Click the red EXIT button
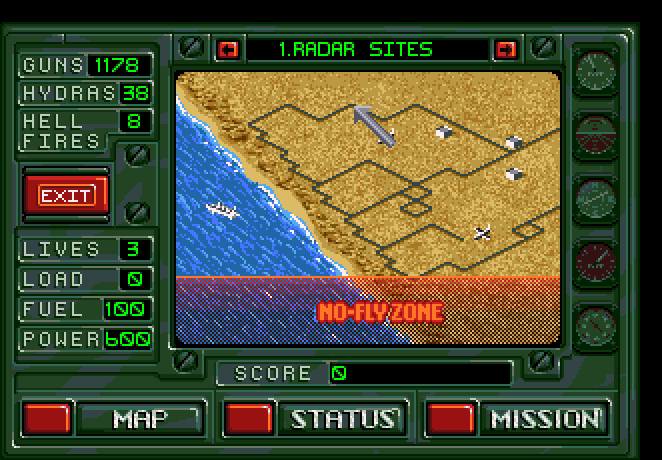The height and width of the screenshot is (460, 662). (66, 195)
